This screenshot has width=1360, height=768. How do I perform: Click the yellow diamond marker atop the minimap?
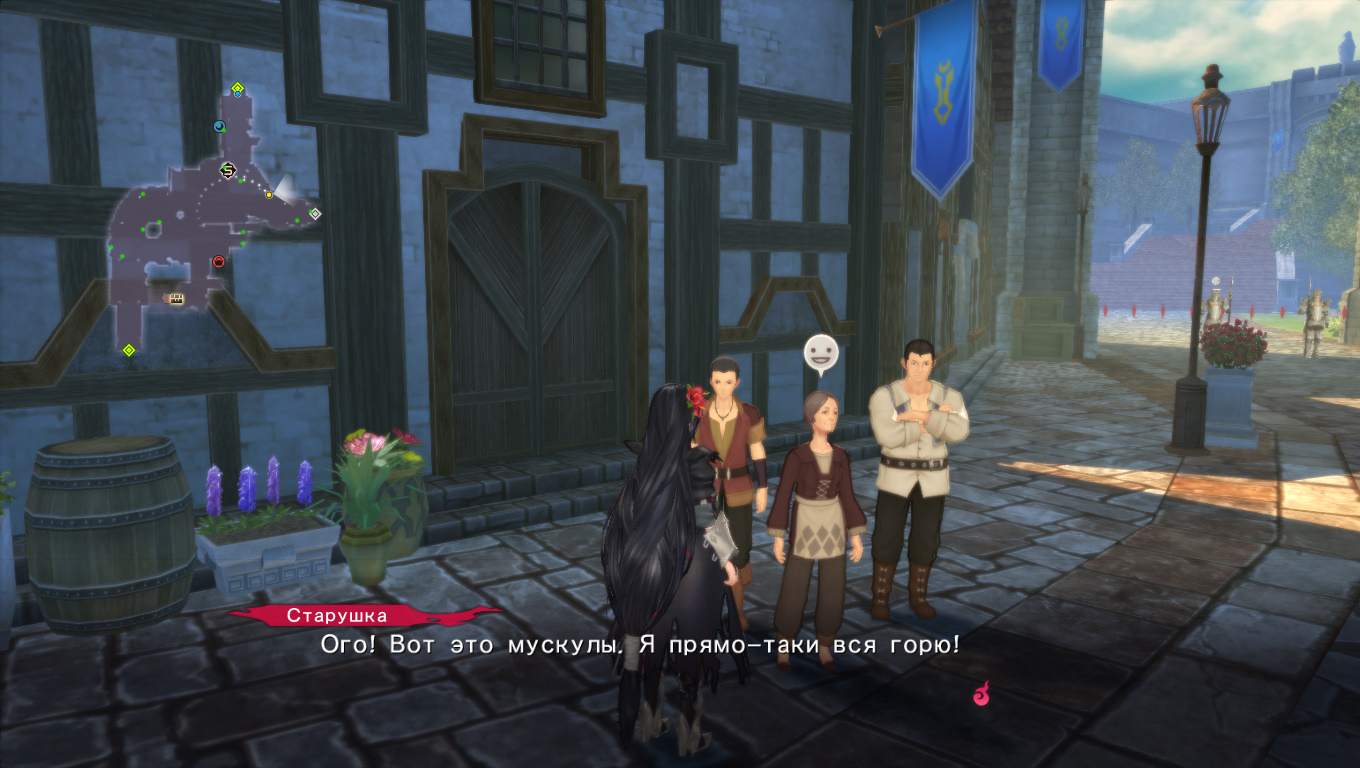click(x=237, y=86)
